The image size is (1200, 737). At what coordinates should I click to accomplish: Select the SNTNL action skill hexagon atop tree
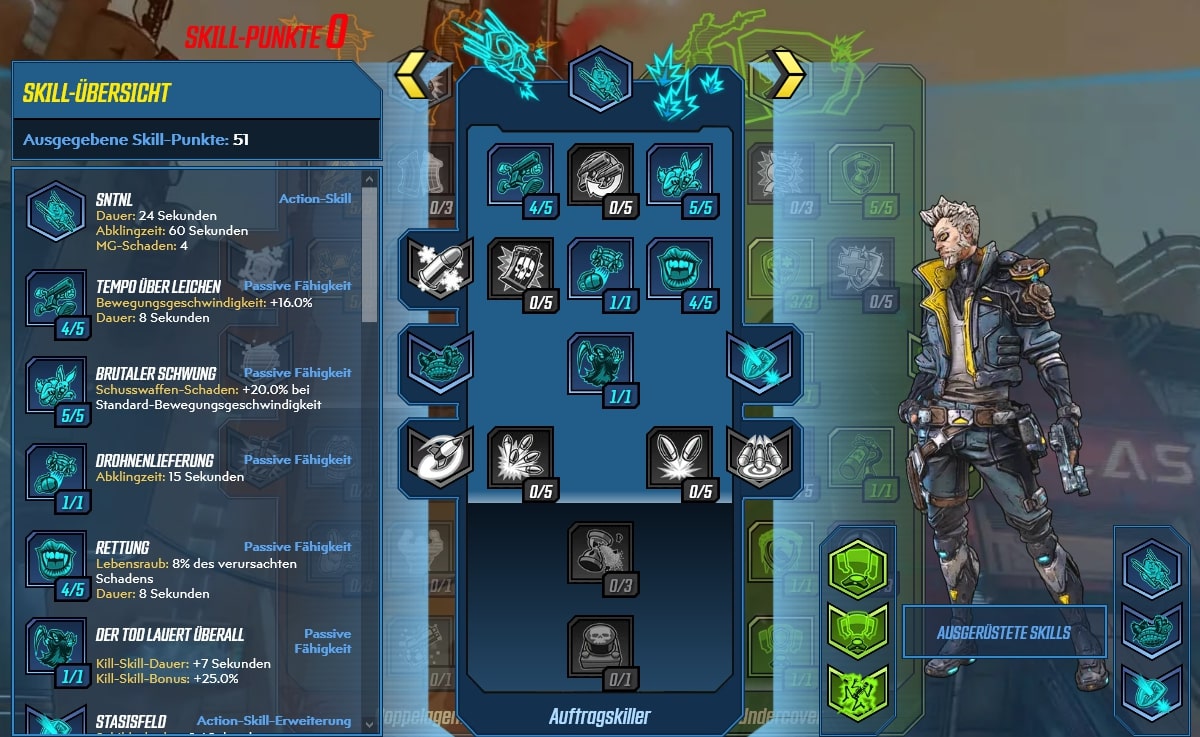point(600,79)
